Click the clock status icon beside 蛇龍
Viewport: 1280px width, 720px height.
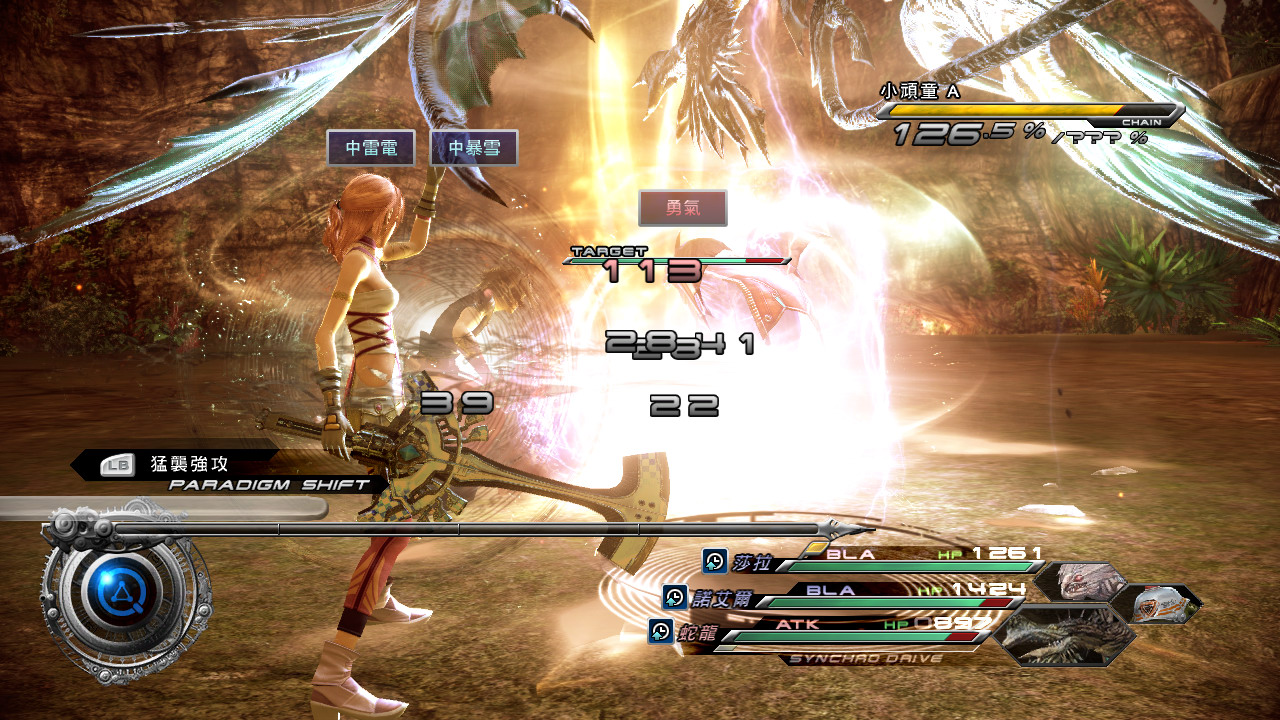click(660, 631)
